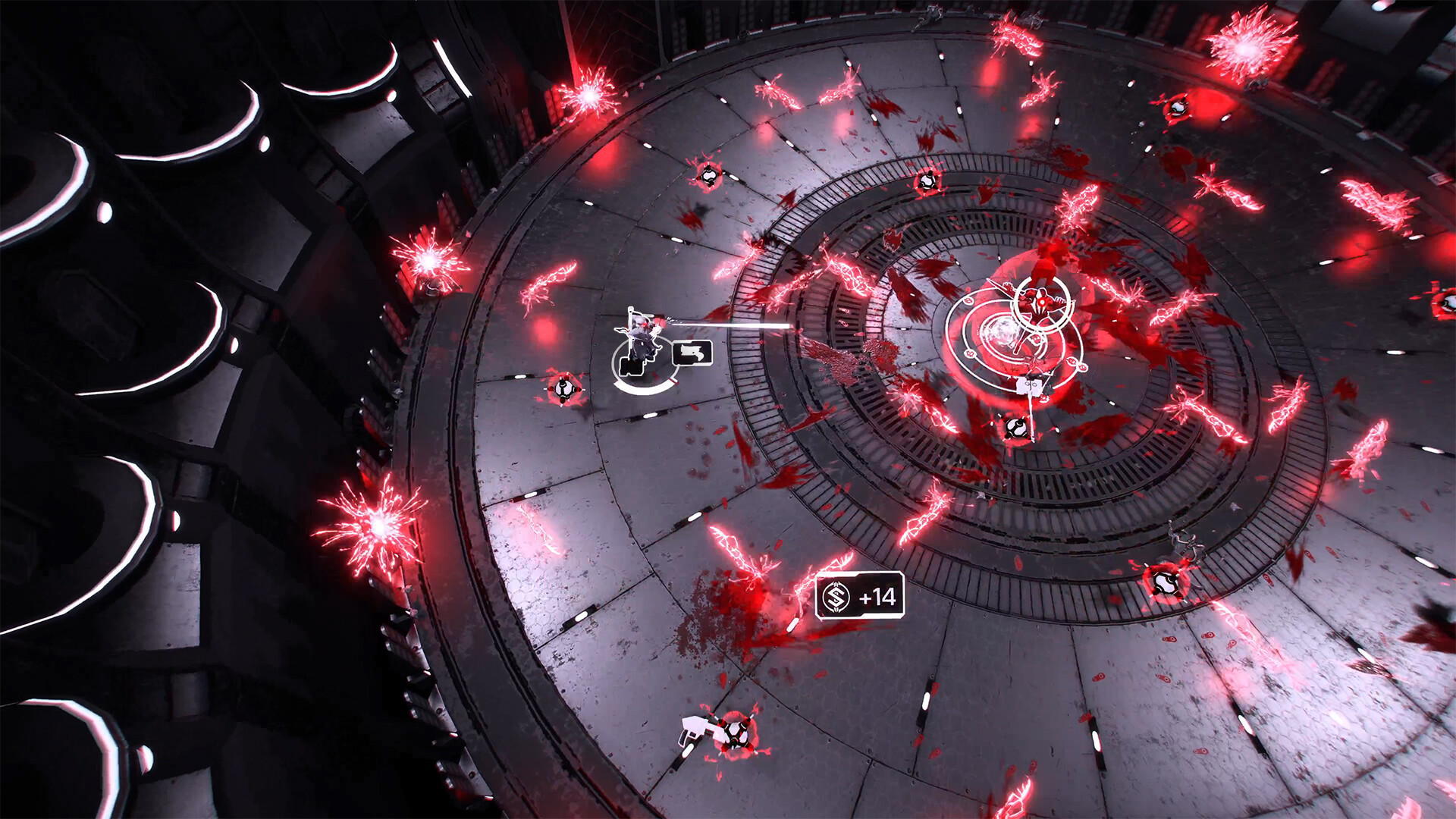The height and width of the screenshot is (819, 1456).
Task: Click the glowing orb at the circle's center
Action: [x=1004, y=331]
